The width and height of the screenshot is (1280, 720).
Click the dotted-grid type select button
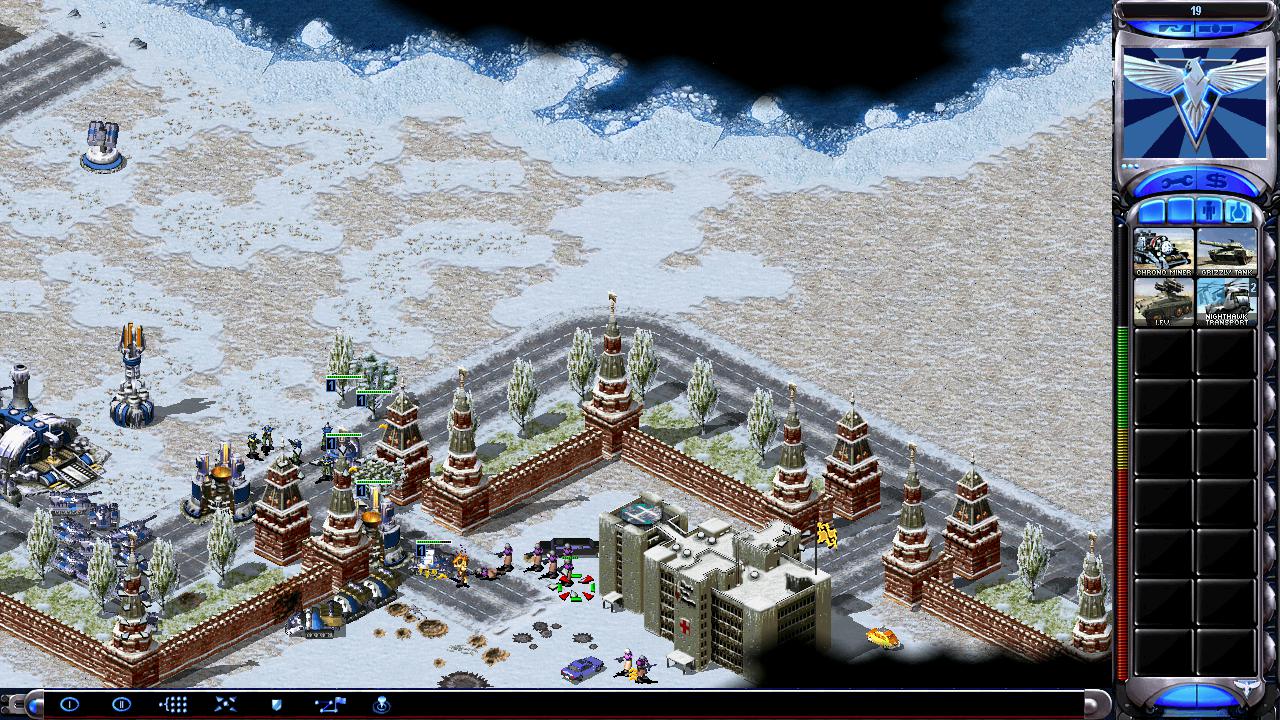coord(173,704)
